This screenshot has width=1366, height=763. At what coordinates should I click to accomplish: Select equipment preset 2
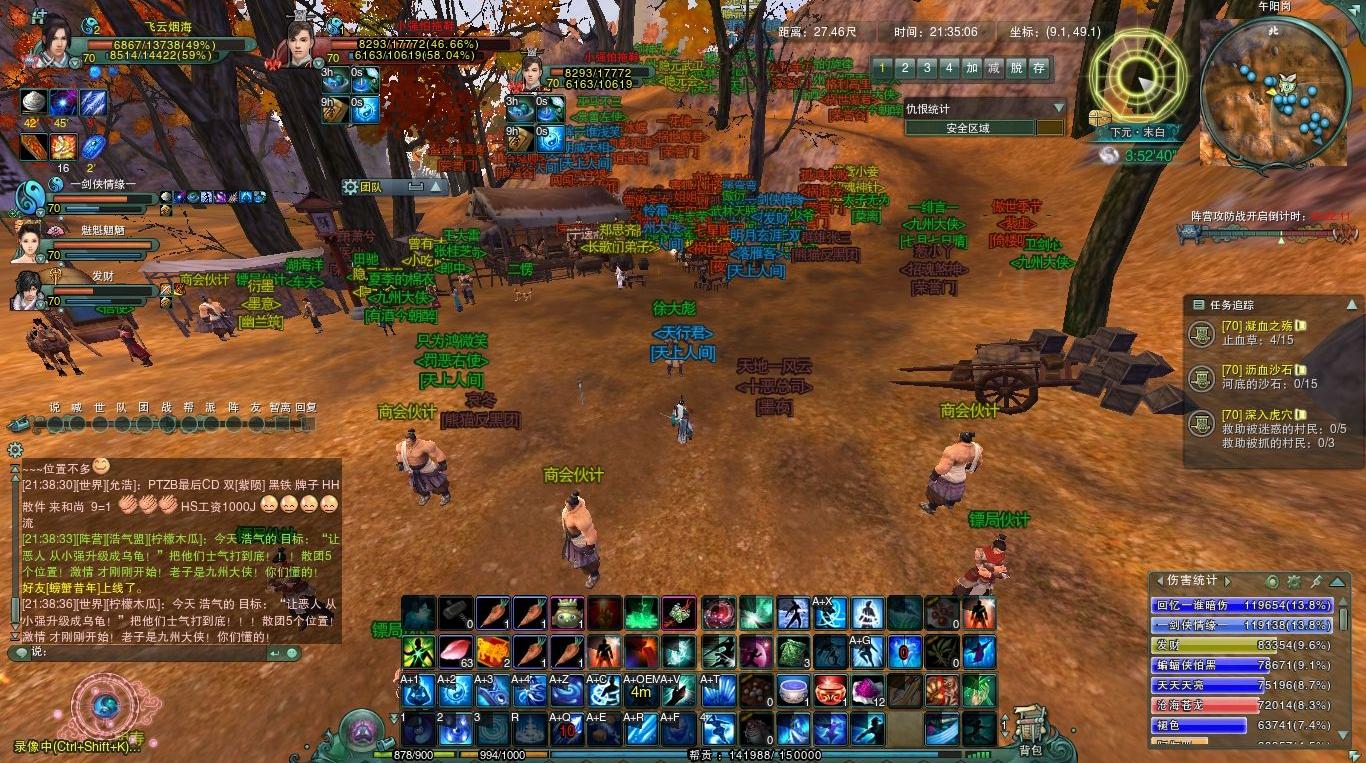coord(904,68)
